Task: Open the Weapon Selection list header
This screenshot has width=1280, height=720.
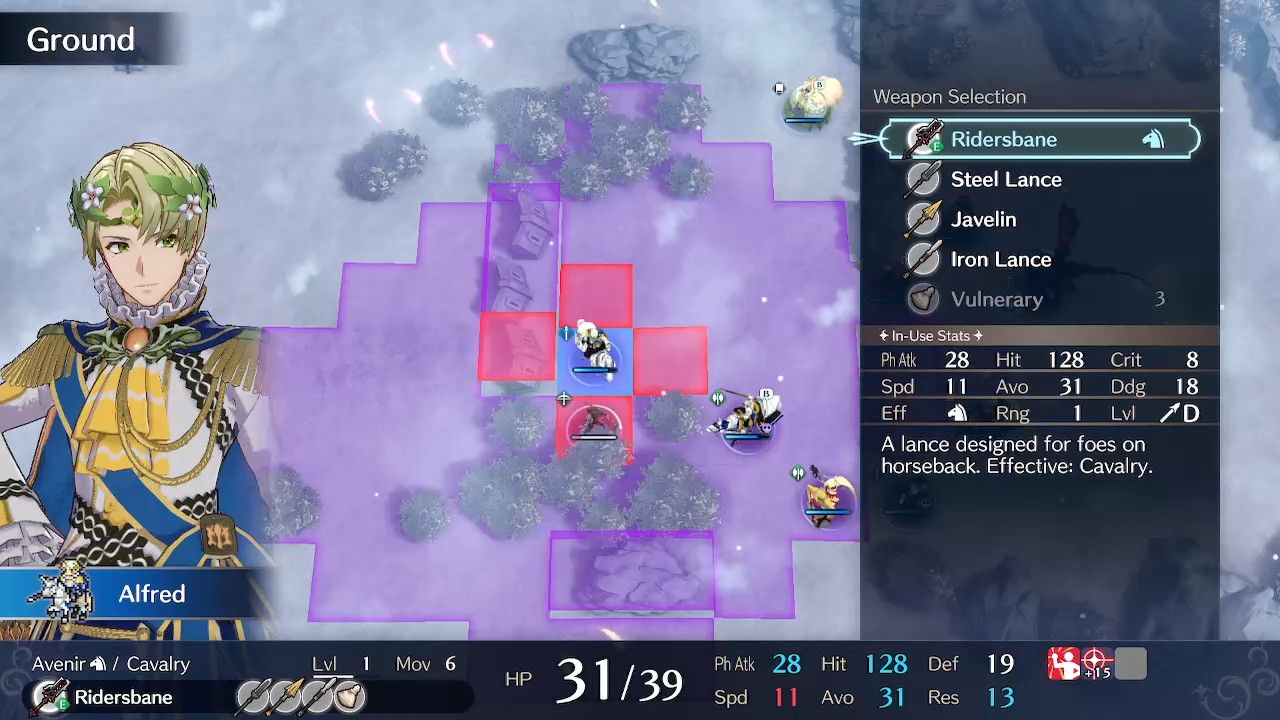Action: click(x=949, y=96)
